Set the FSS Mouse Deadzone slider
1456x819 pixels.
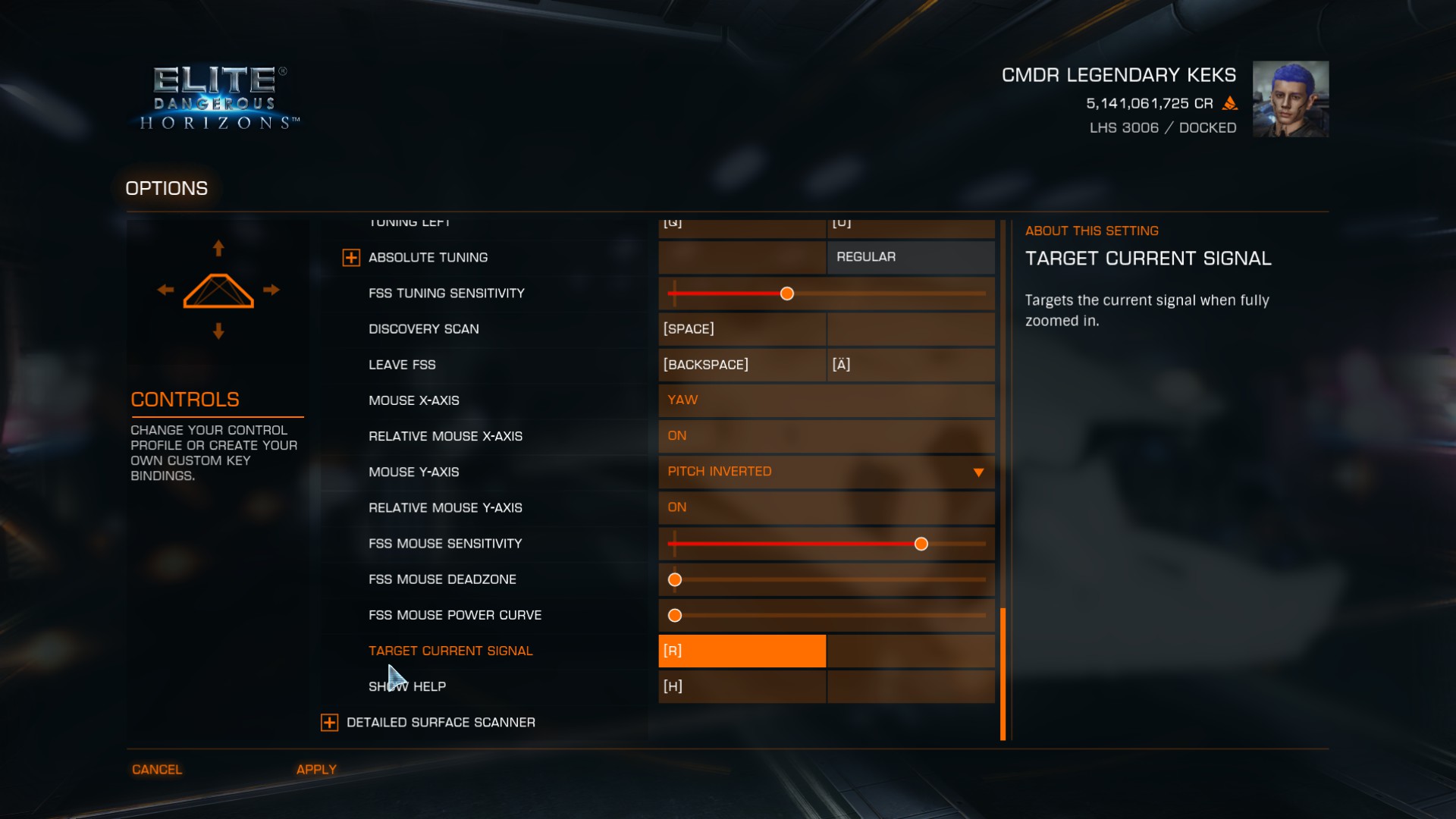[675, 580]
